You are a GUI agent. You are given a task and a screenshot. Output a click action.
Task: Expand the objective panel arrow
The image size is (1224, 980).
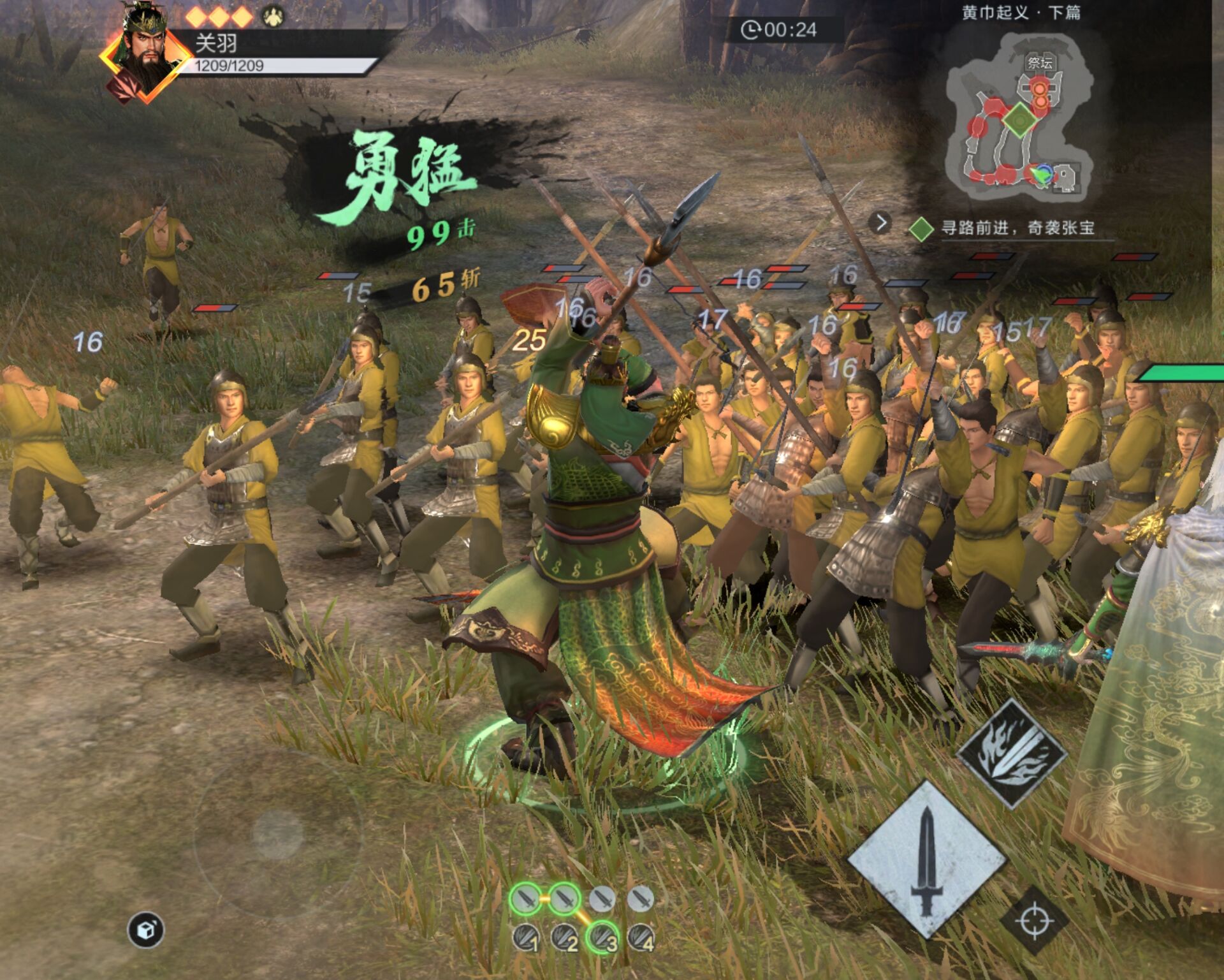pyautogui.click(x=880, y=223)
